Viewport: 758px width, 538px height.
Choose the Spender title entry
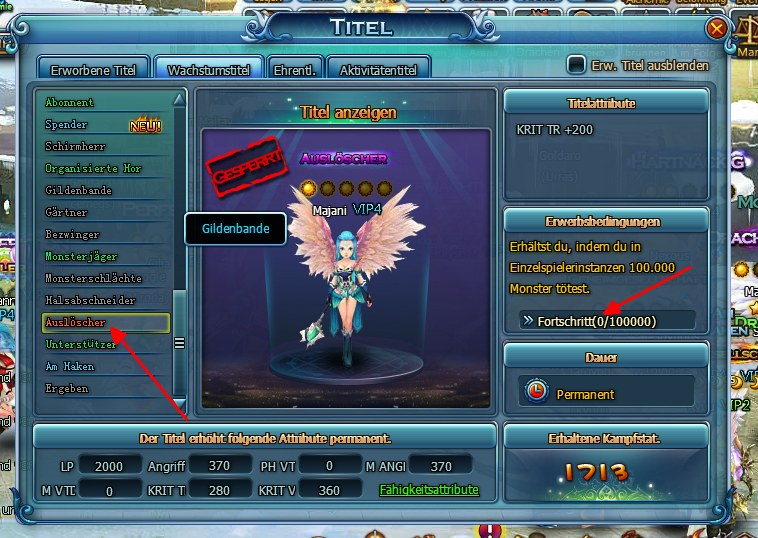67,125
